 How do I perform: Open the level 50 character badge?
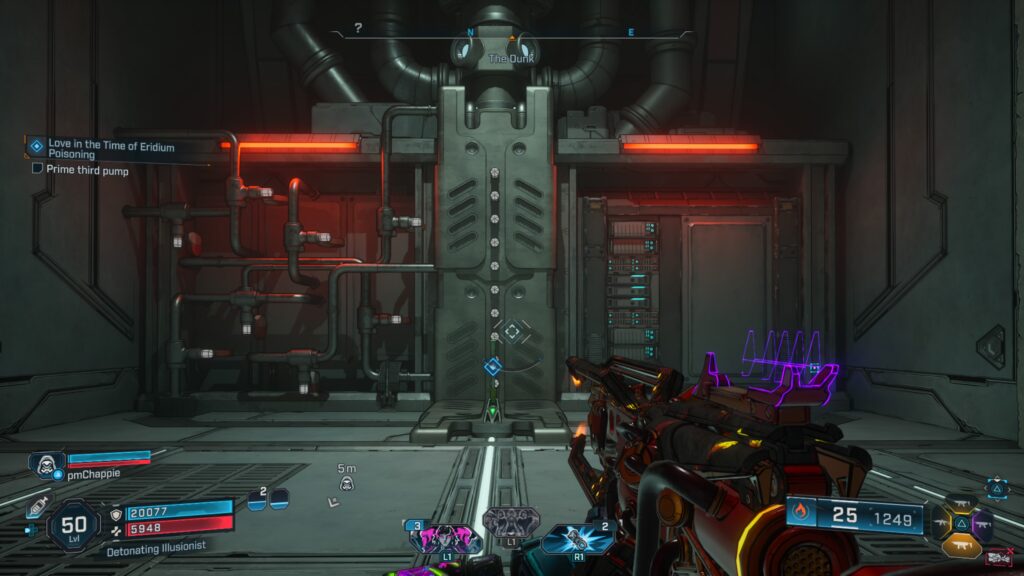point(73,525)
